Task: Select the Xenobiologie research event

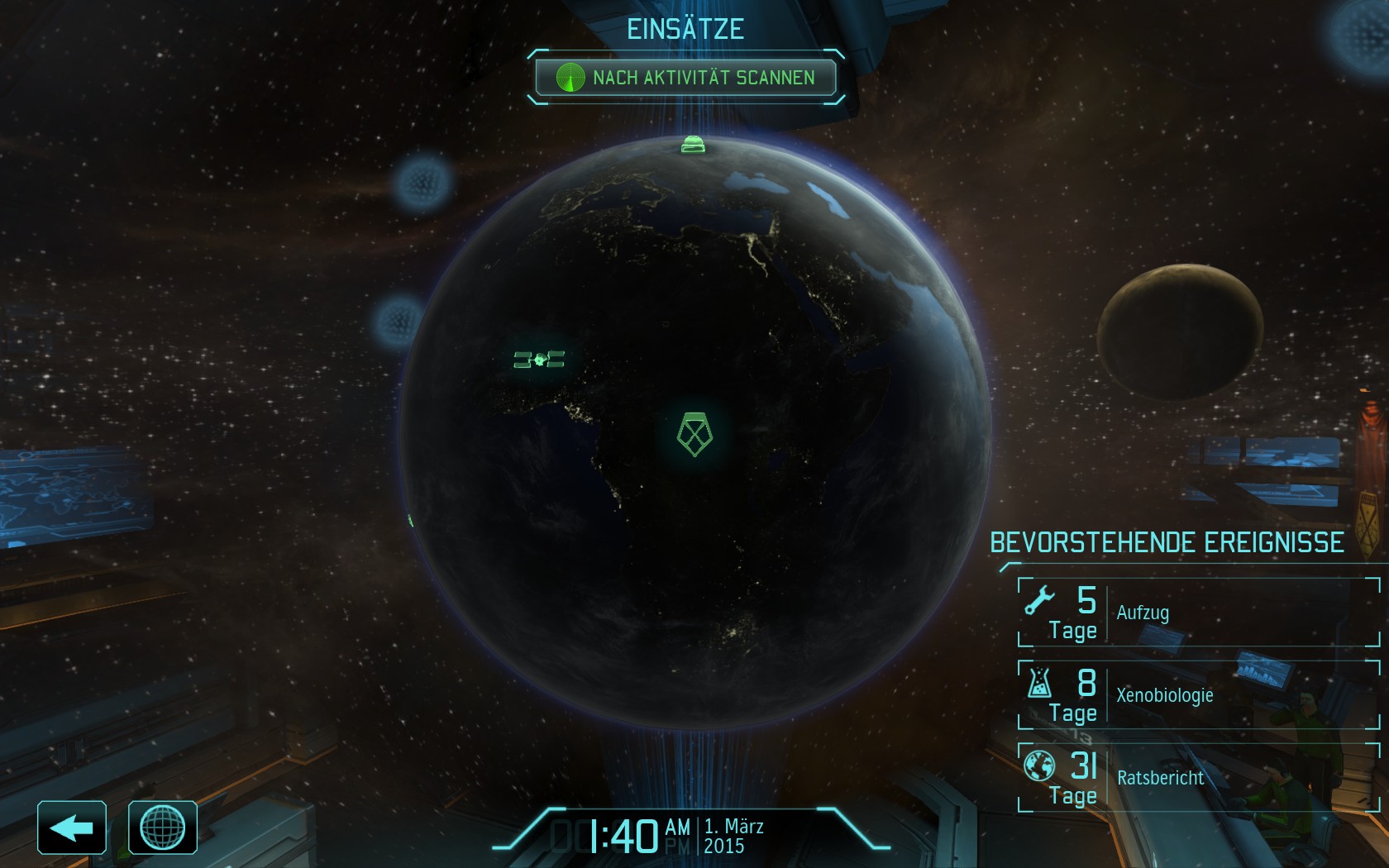Action: 1199,695
